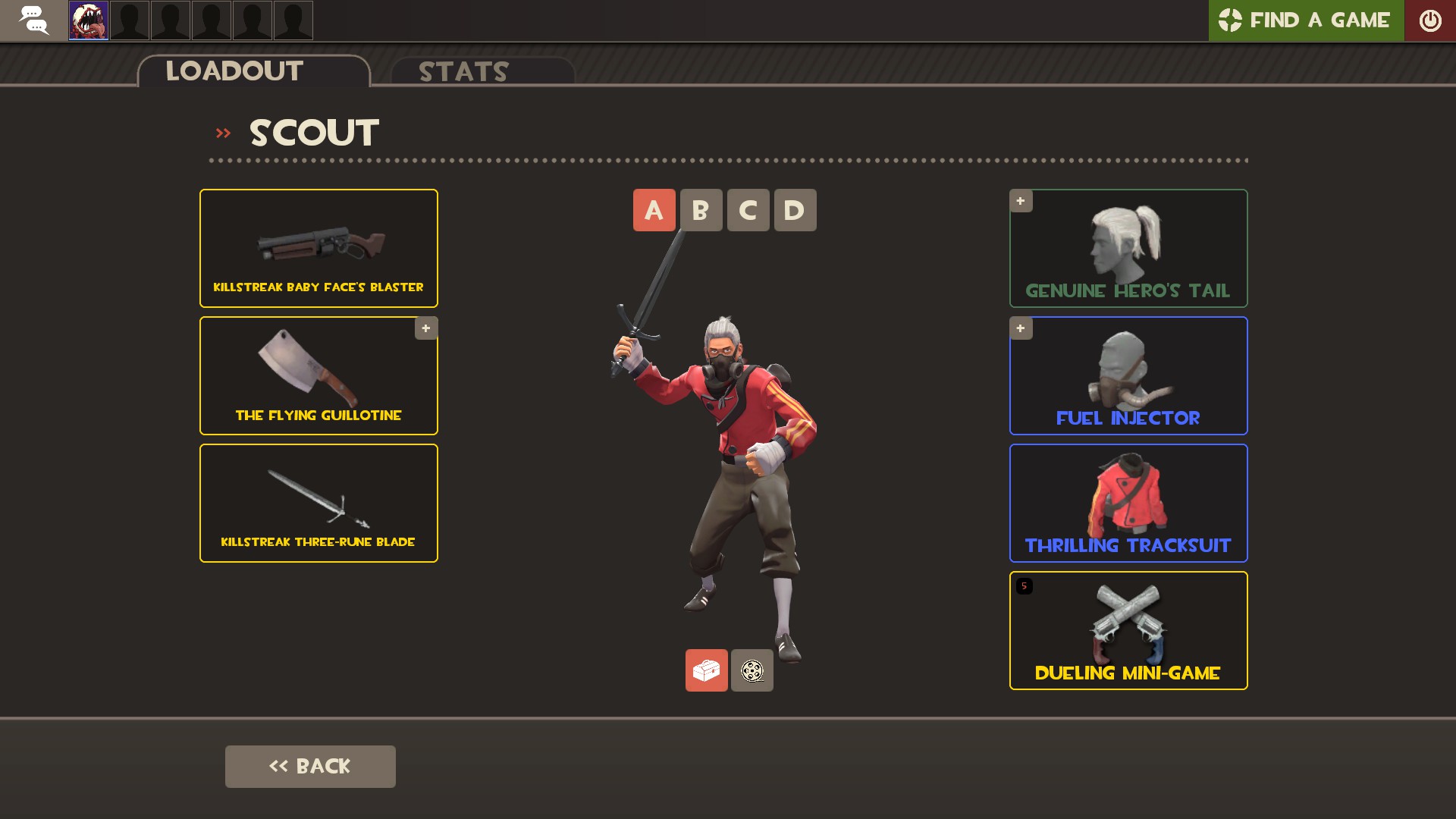
Task: Select the Thrilling Tracksuit cosmetic slot
Action: [1128, 503]
